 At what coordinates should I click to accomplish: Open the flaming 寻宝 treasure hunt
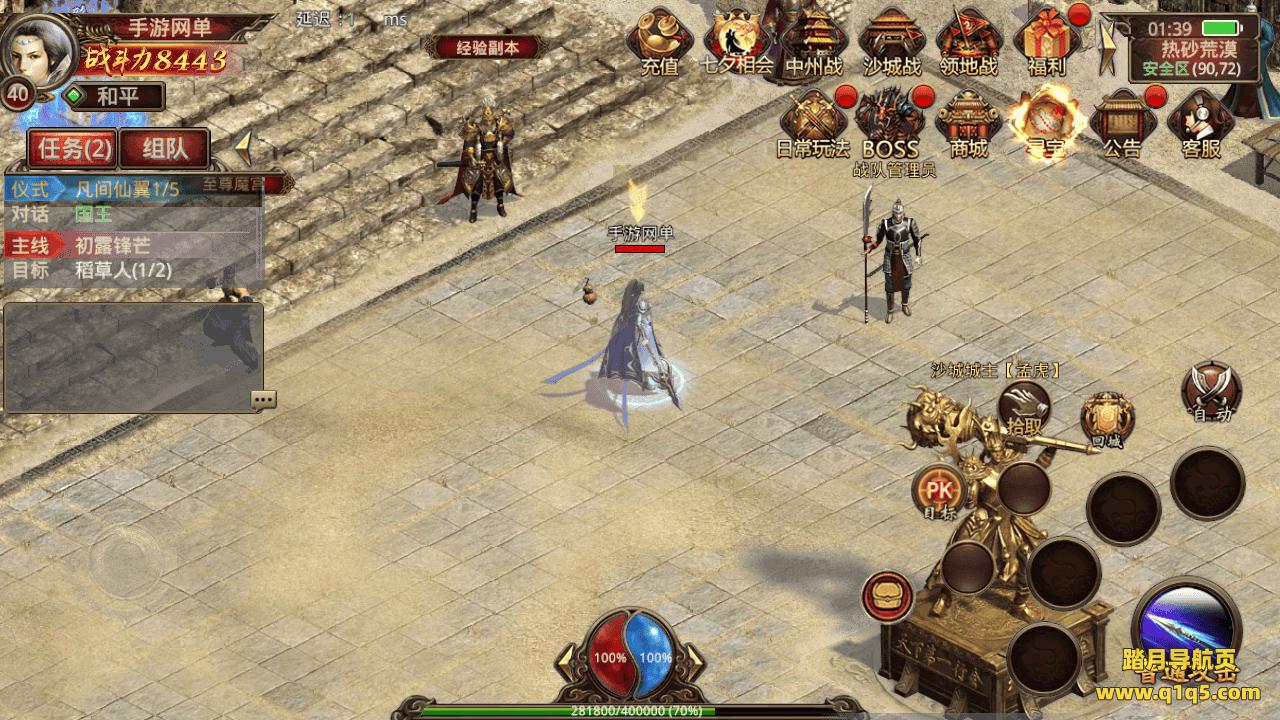pos(1046,123)
